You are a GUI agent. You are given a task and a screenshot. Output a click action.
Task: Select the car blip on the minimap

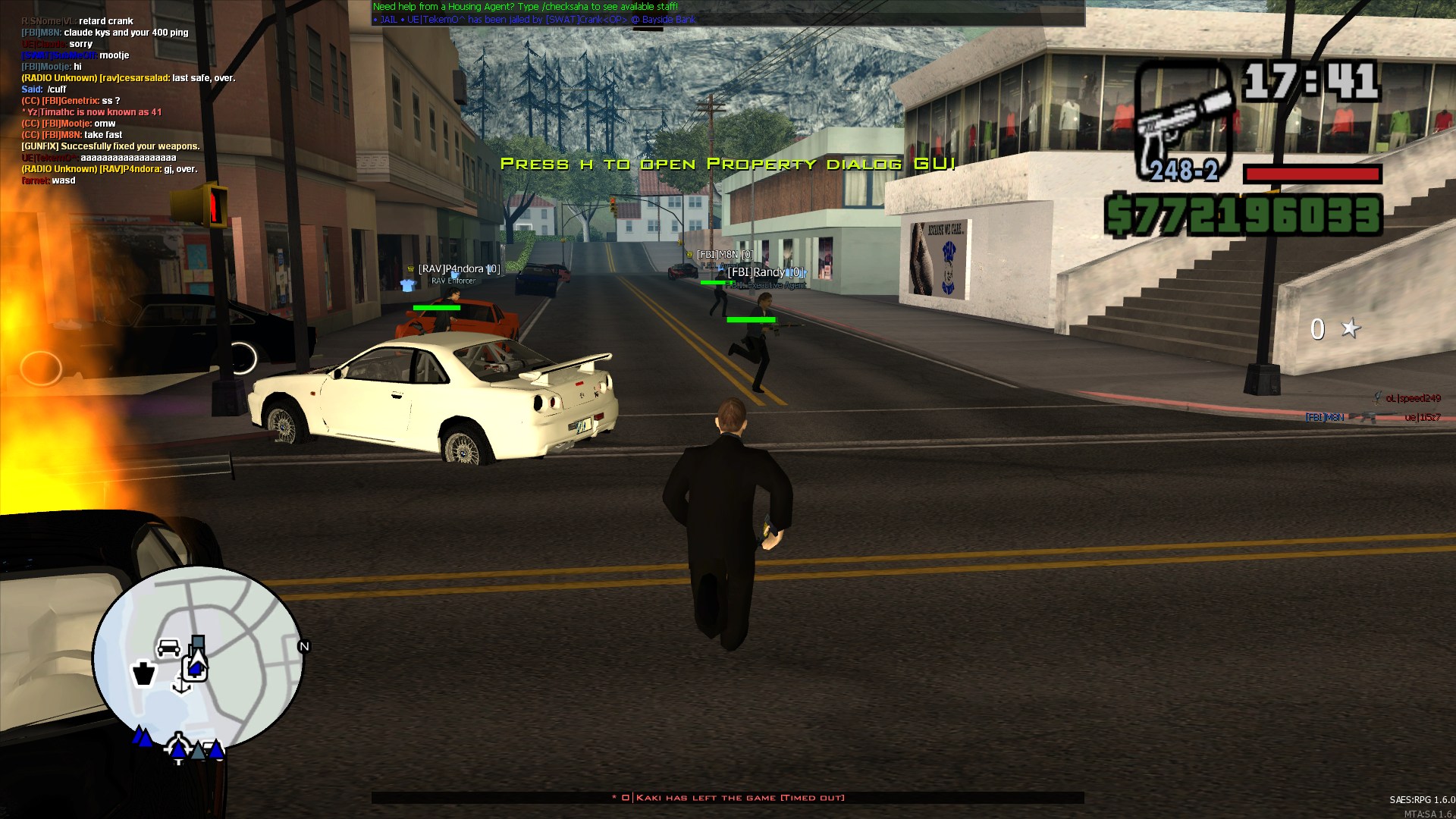[x=168, y=647]
